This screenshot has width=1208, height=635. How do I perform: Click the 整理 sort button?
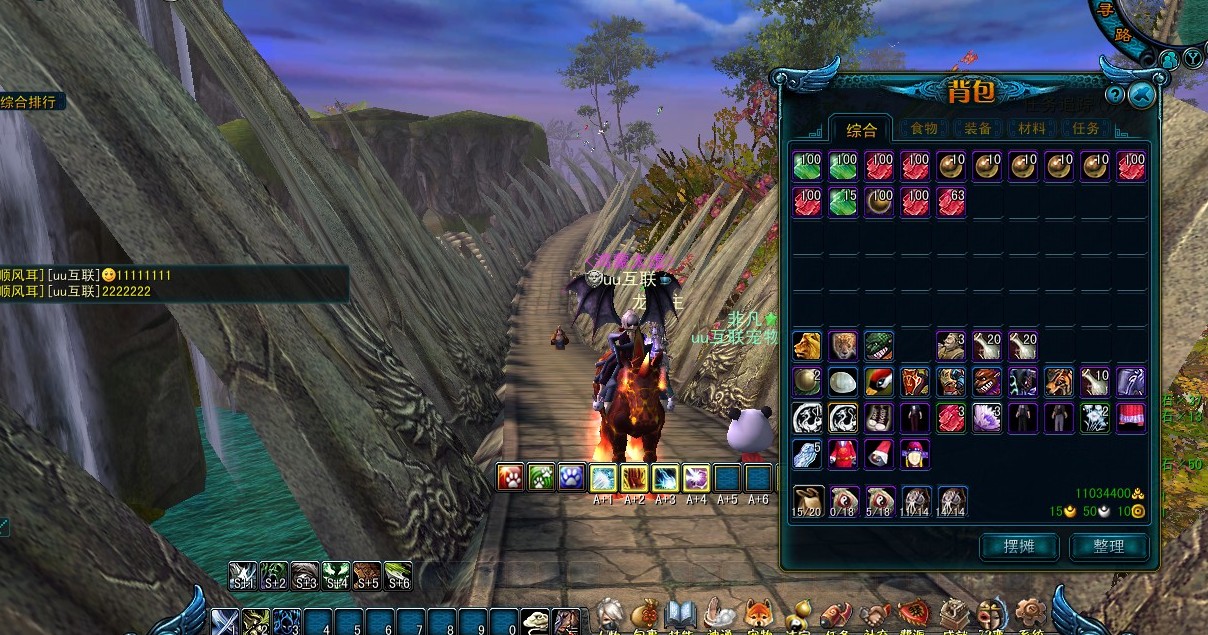coord(1108,546)
